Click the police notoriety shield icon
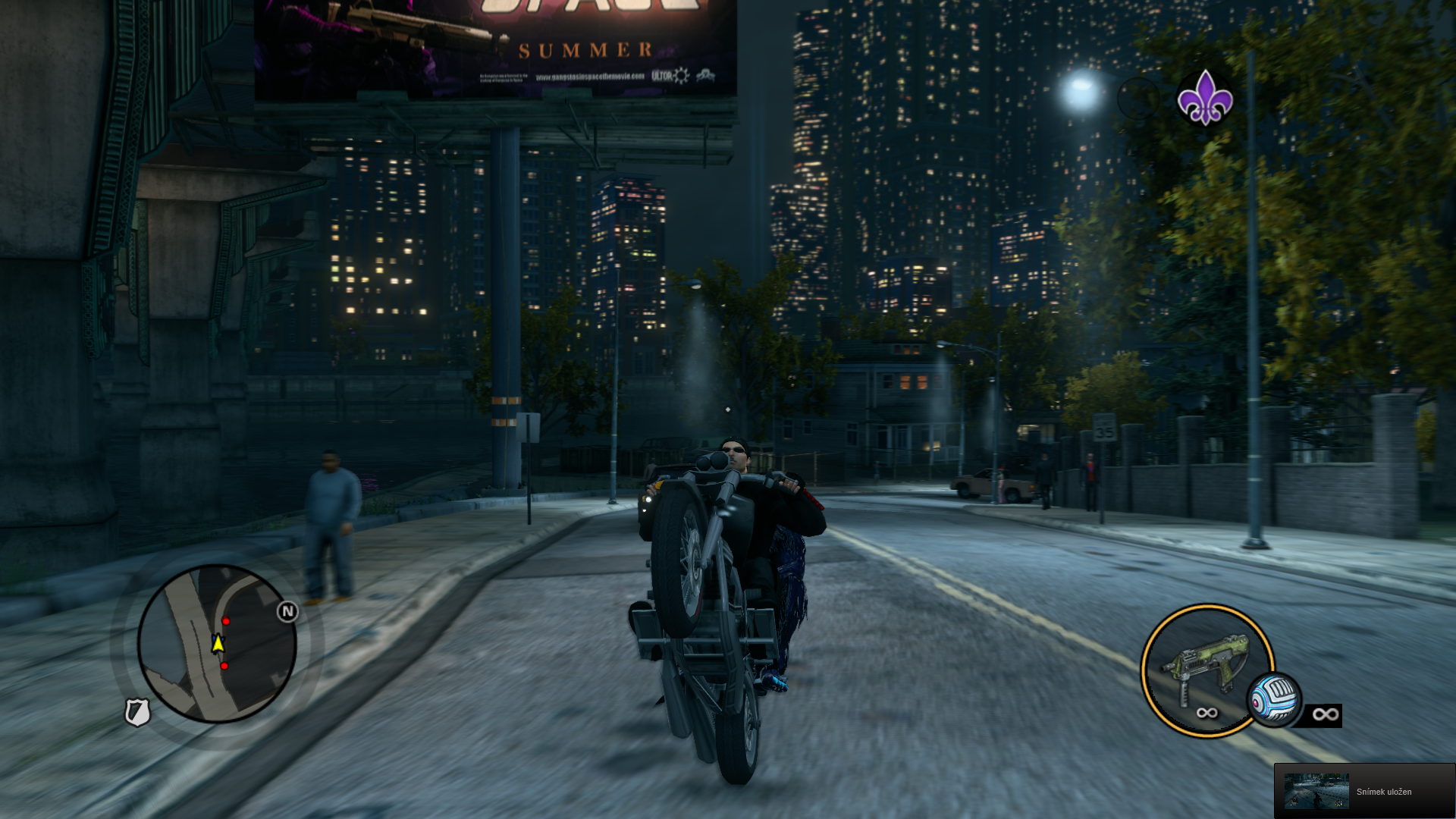This screenshot has height=819, width=1456. [x=137, y=712]
